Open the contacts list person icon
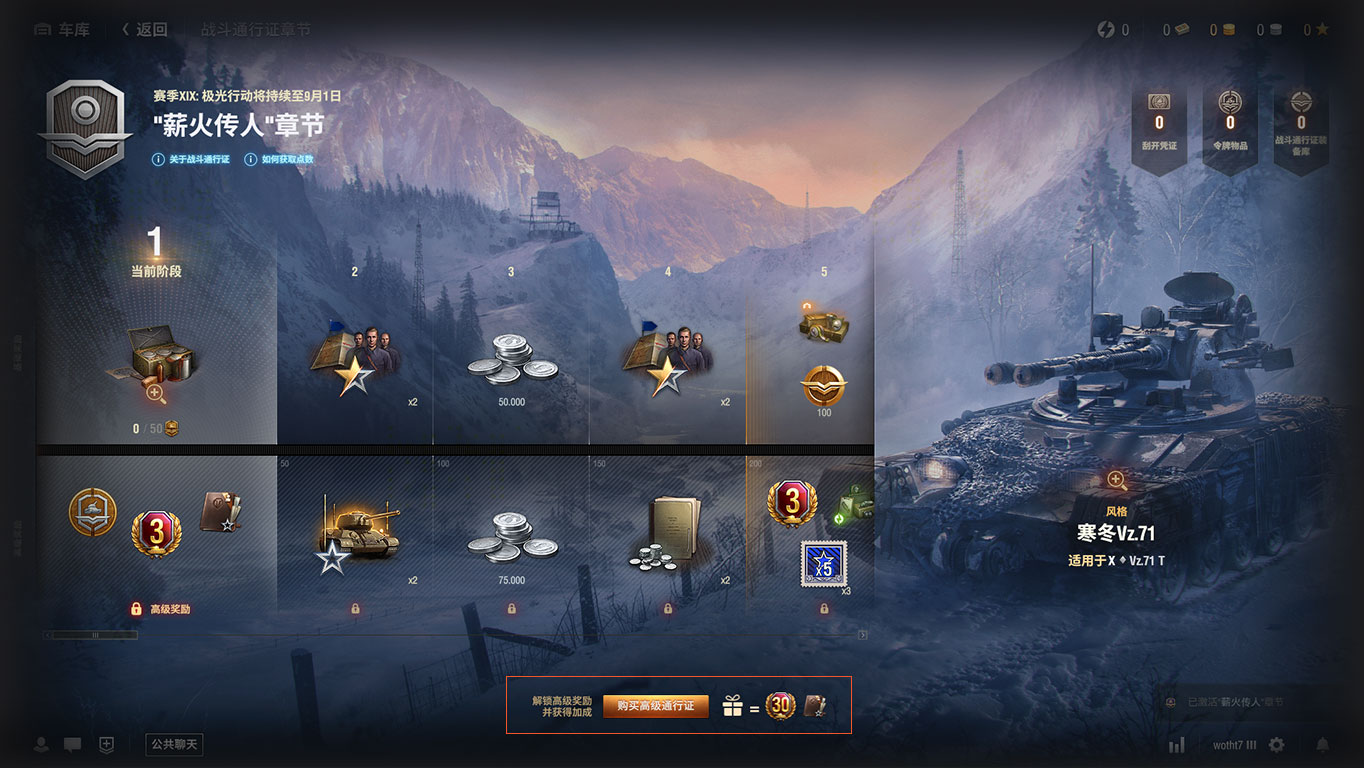 [x=42, y=745]
